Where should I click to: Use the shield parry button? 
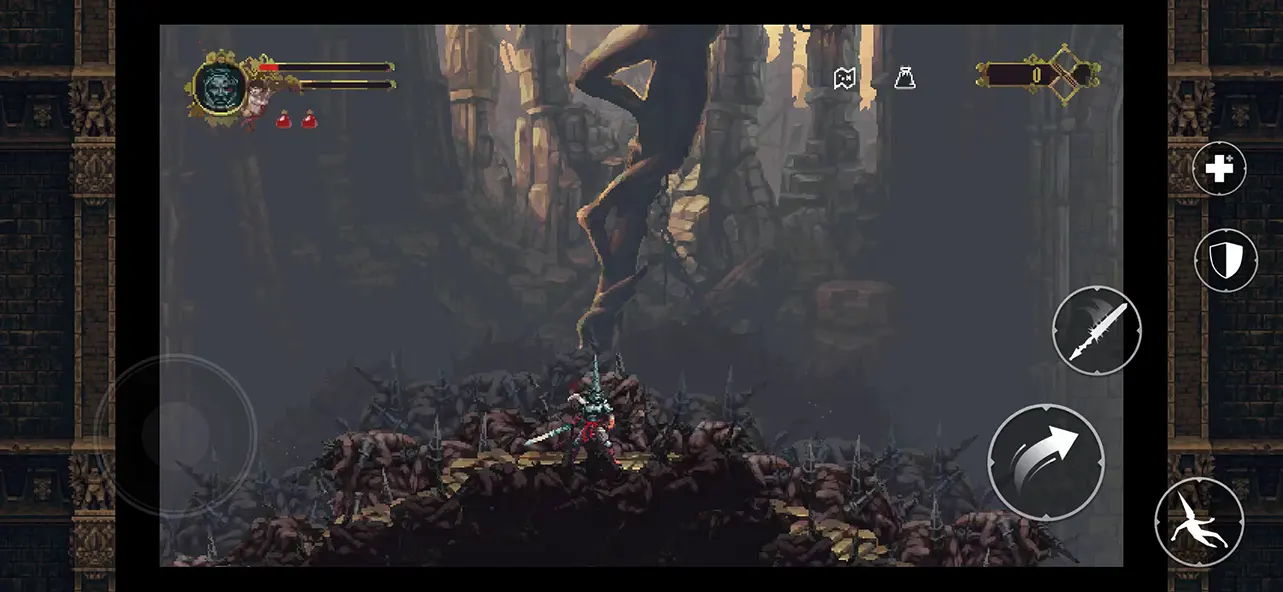click(1225, 261)
